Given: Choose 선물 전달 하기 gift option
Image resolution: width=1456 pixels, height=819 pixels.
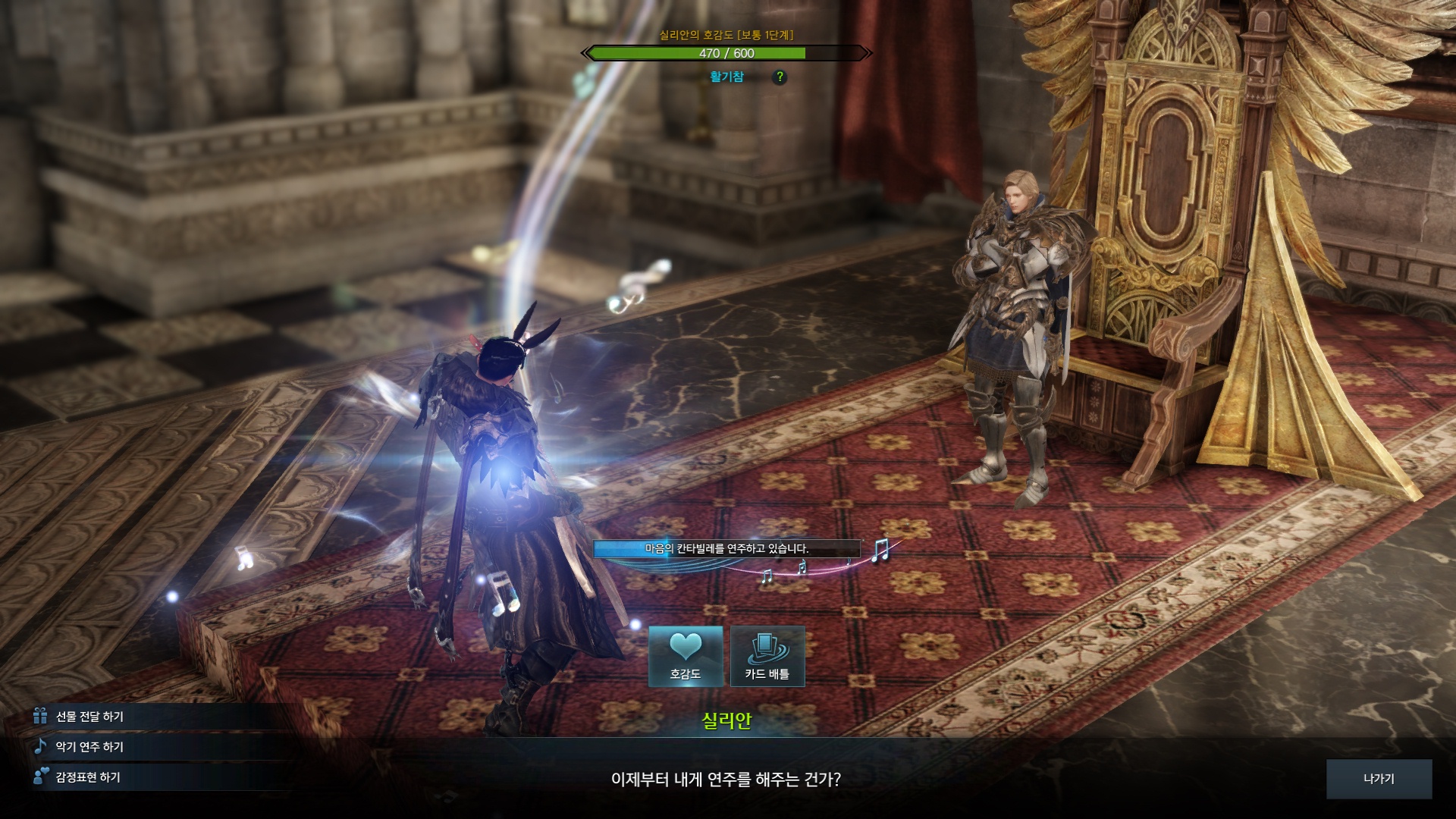Looking at the screenshot, I should pos(89,717).
